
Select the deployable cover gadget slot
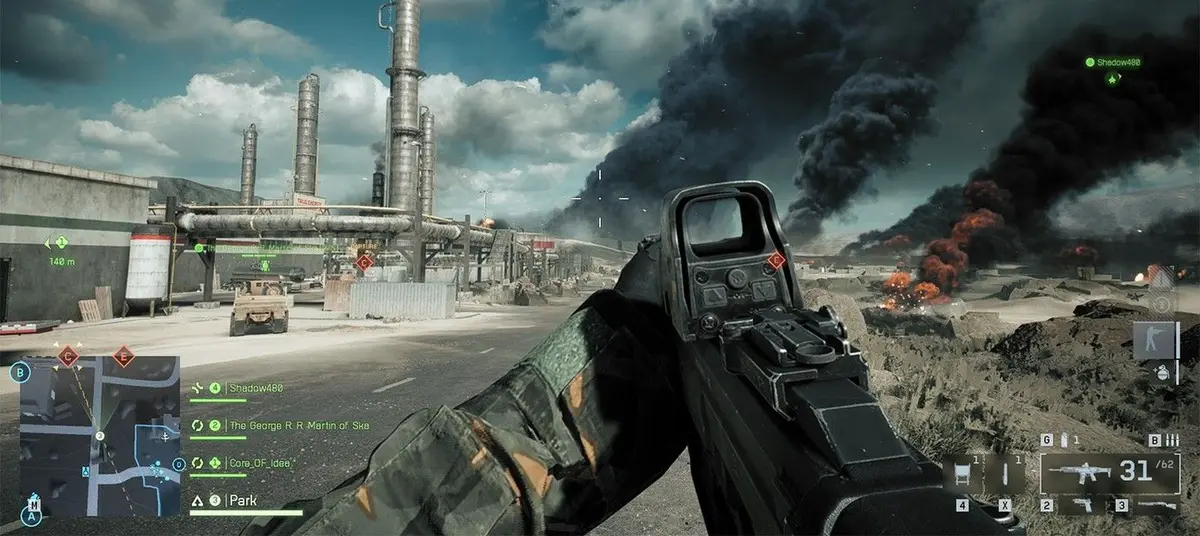tap(962, 474)
